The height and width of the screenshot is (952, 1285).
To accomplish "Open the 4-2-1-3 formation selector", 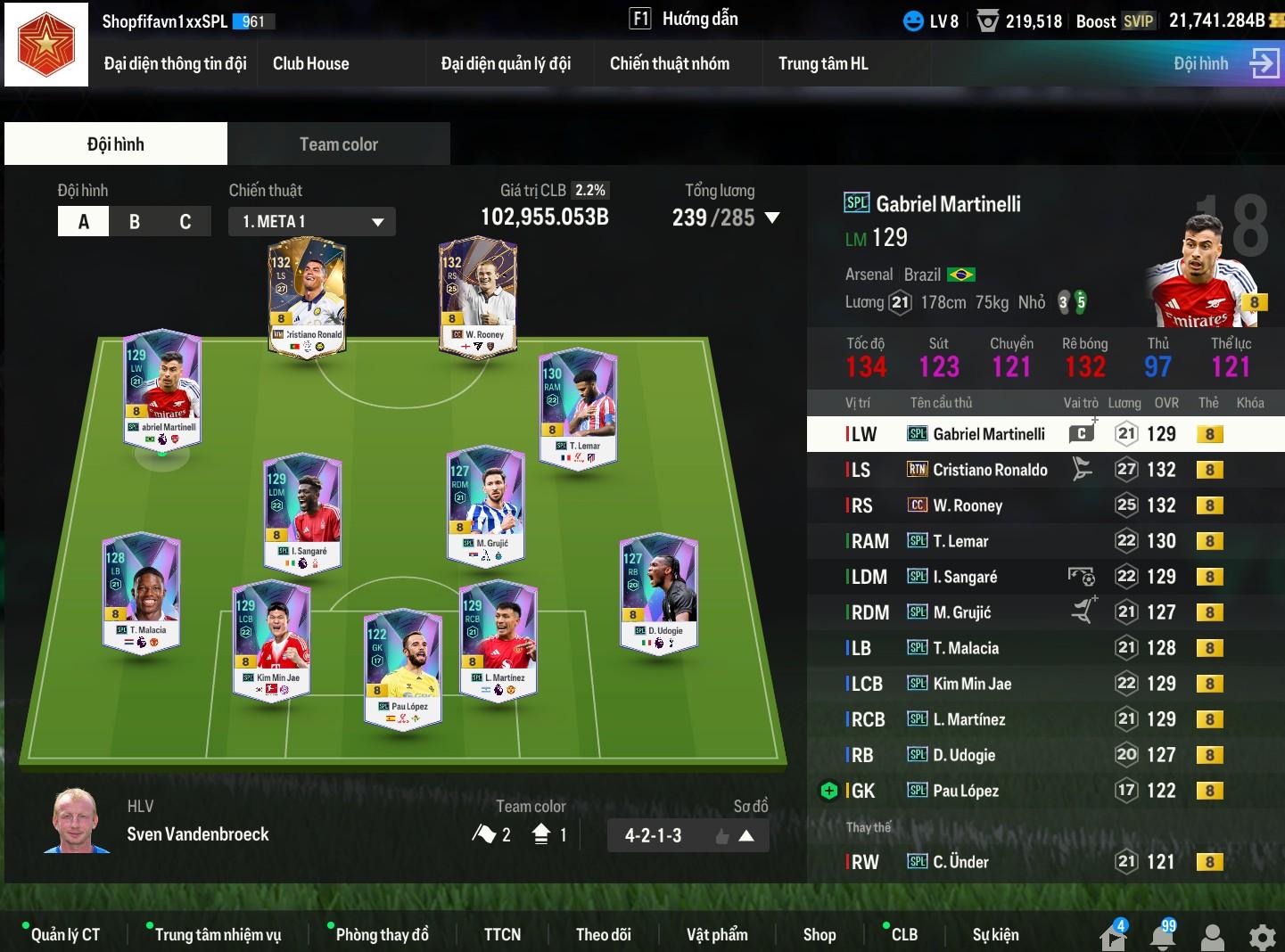I will [x=688, y=836].
